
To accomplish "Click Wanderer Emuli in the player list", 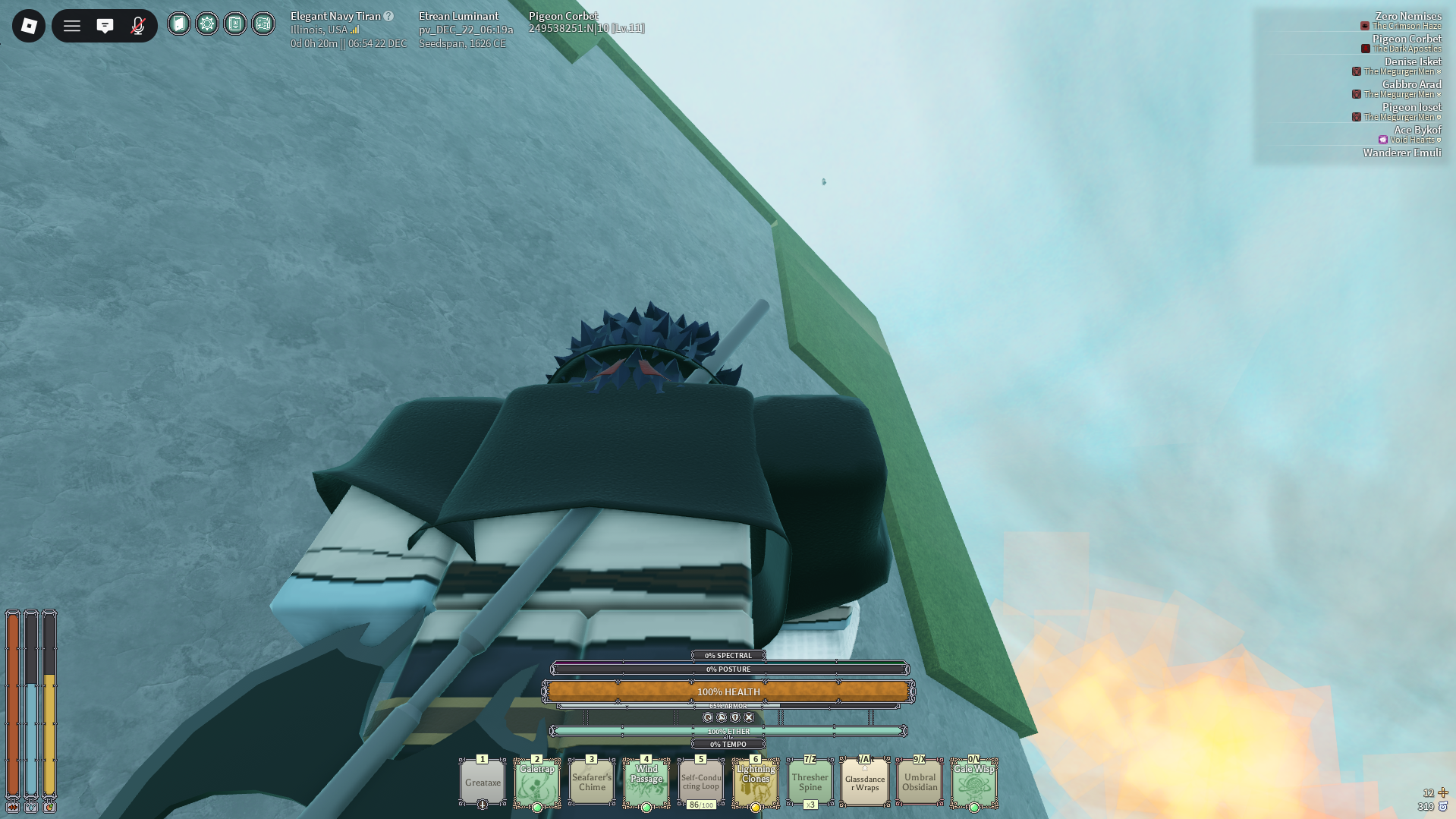I will coord(1401,153).
